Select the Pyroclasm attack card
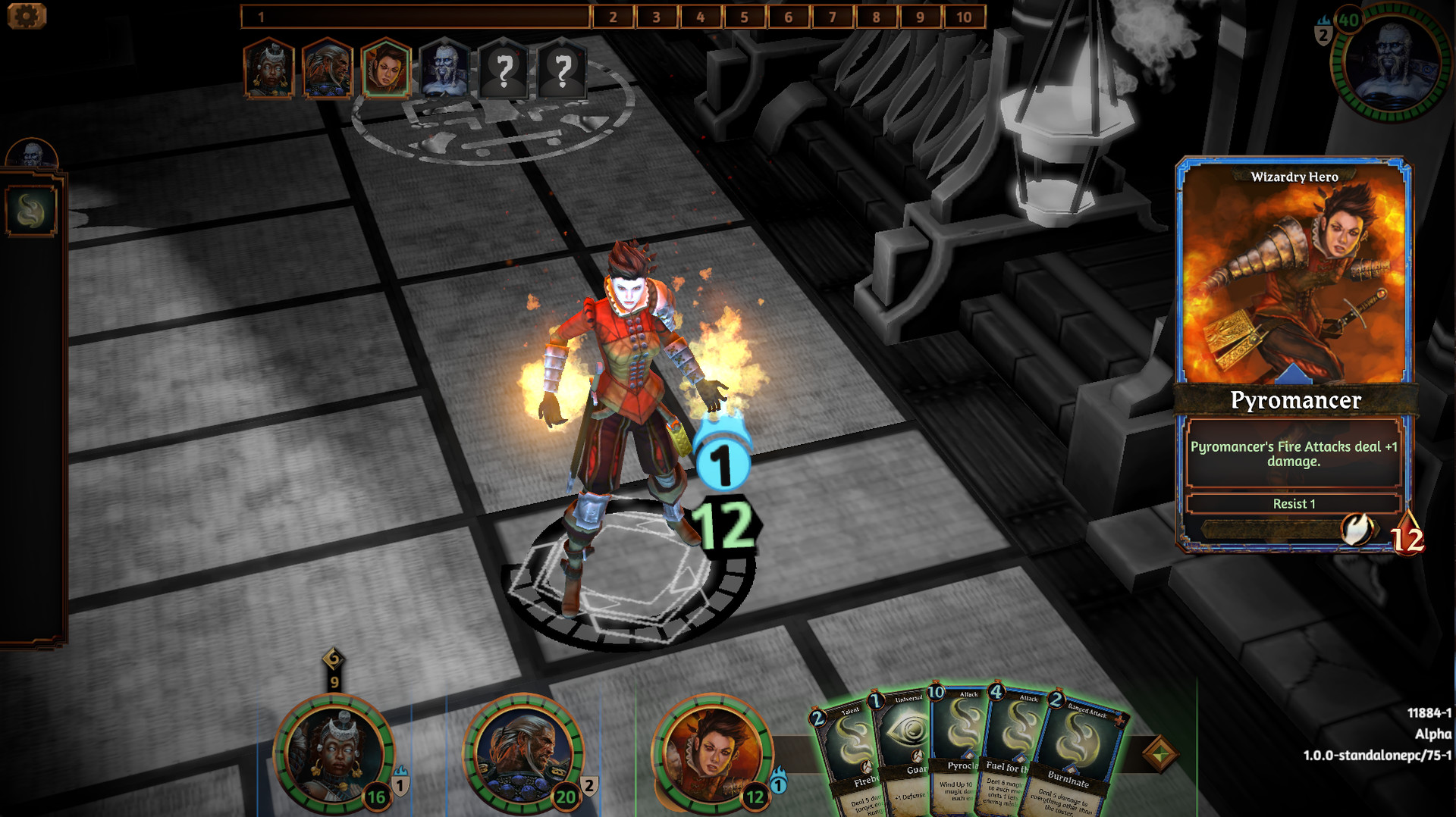Screen dimensions: 1456x817 pos(959,747)
